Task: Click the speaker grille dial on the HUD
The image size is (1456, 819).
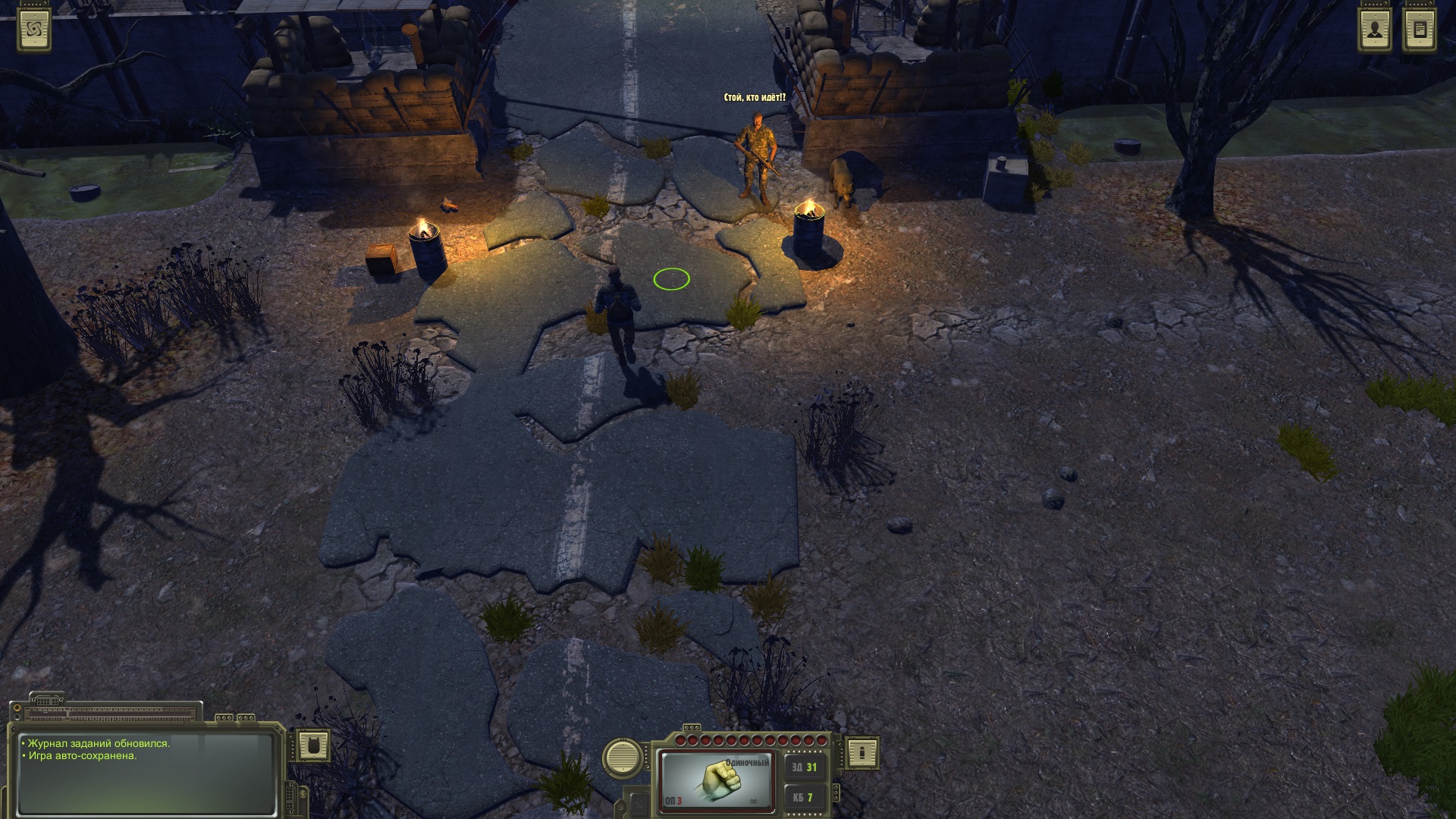Action: pos(622,758)
